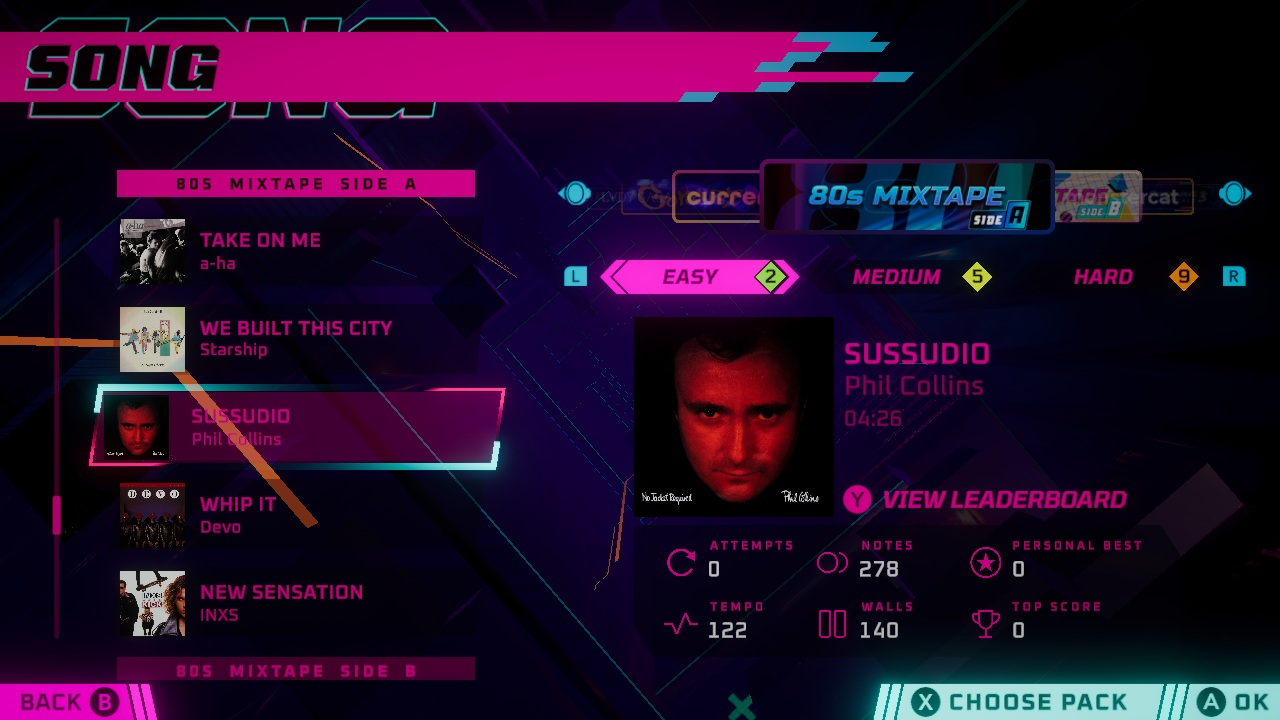Click the Walls stat icon

point(831,624)
